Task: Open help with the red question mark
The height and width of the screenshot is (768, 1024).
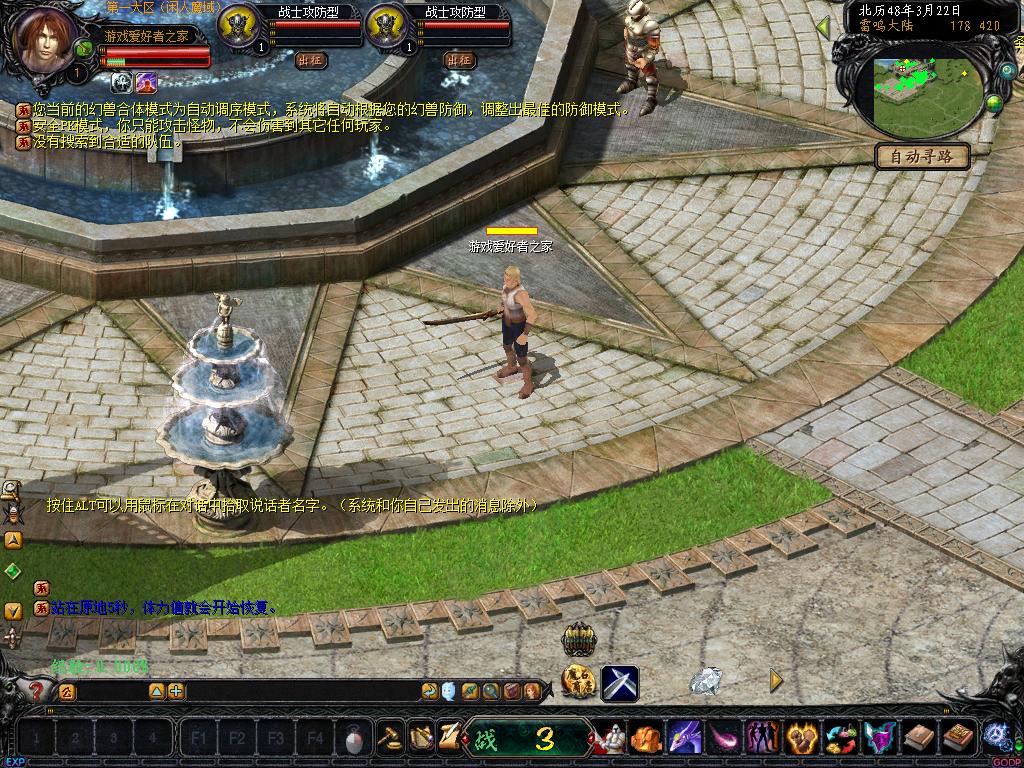Action: coord(36,690)
